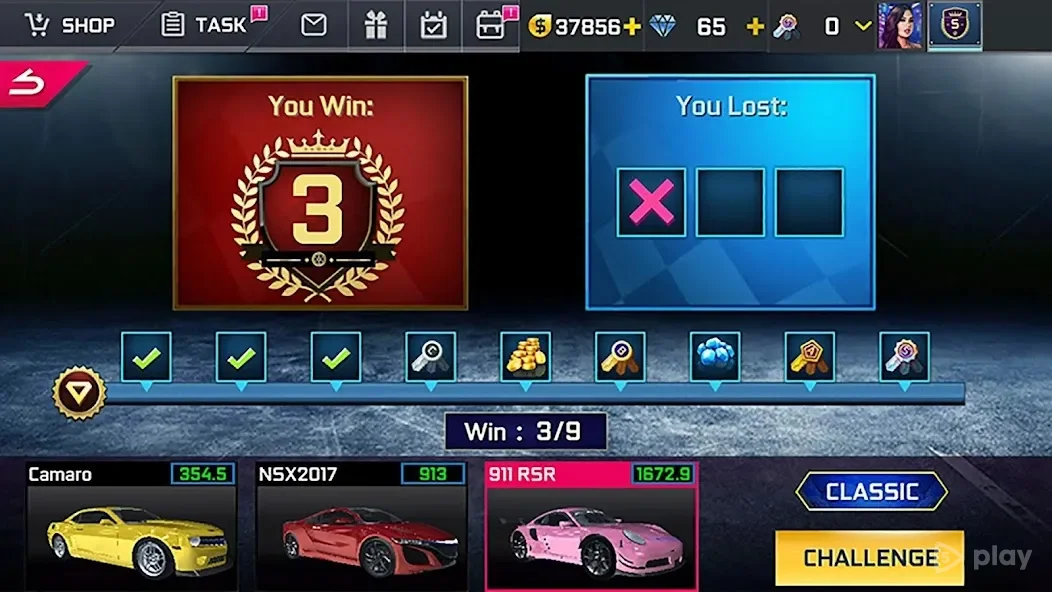Select the pink 911 RSR car
The height and width of the screenshot is (592, 1052).
(591, 525)
